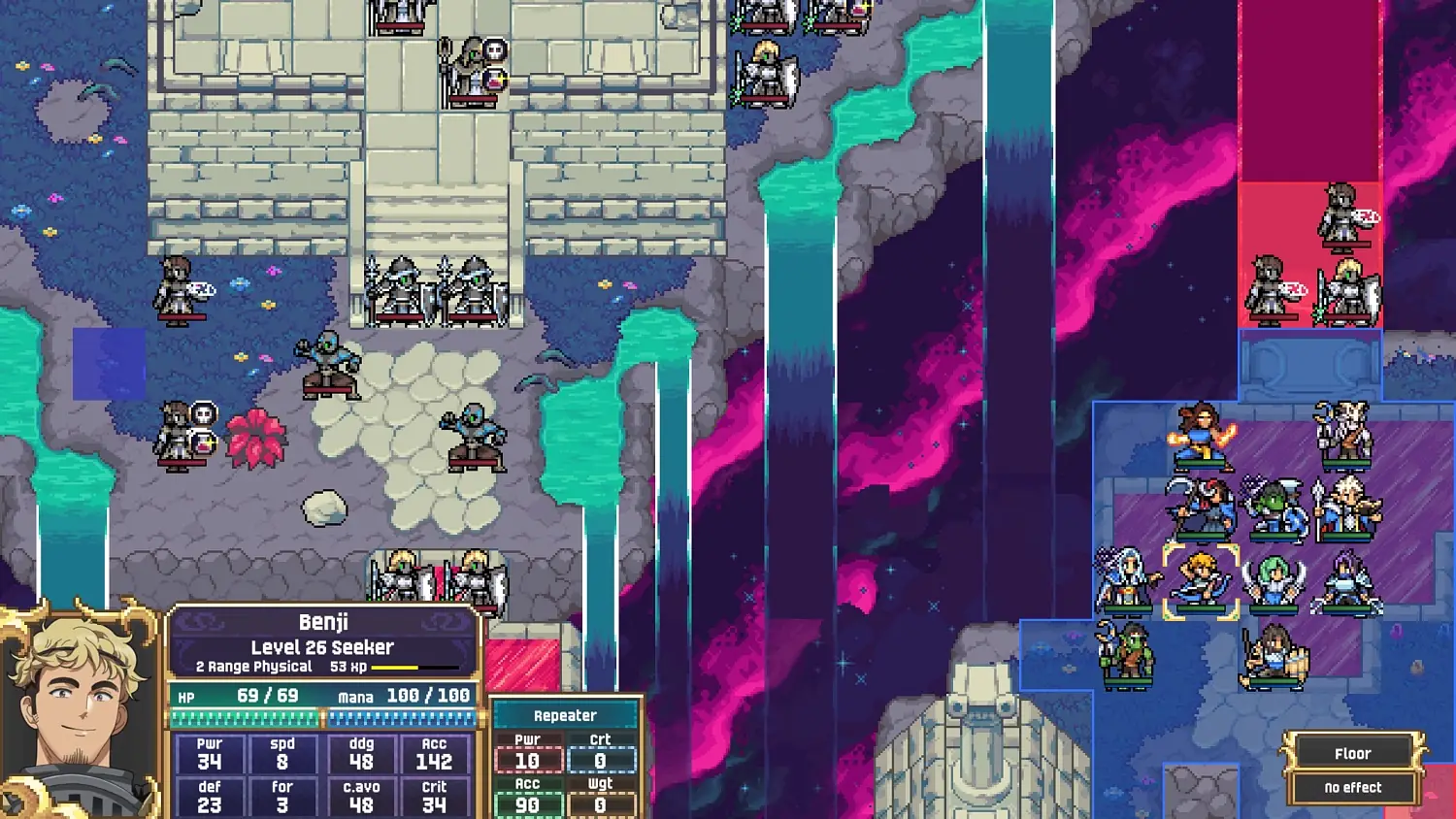The height and width of the screenshot is (819, 1456).
Task: Click the Floor terrain label
Action: point(1351,753)
